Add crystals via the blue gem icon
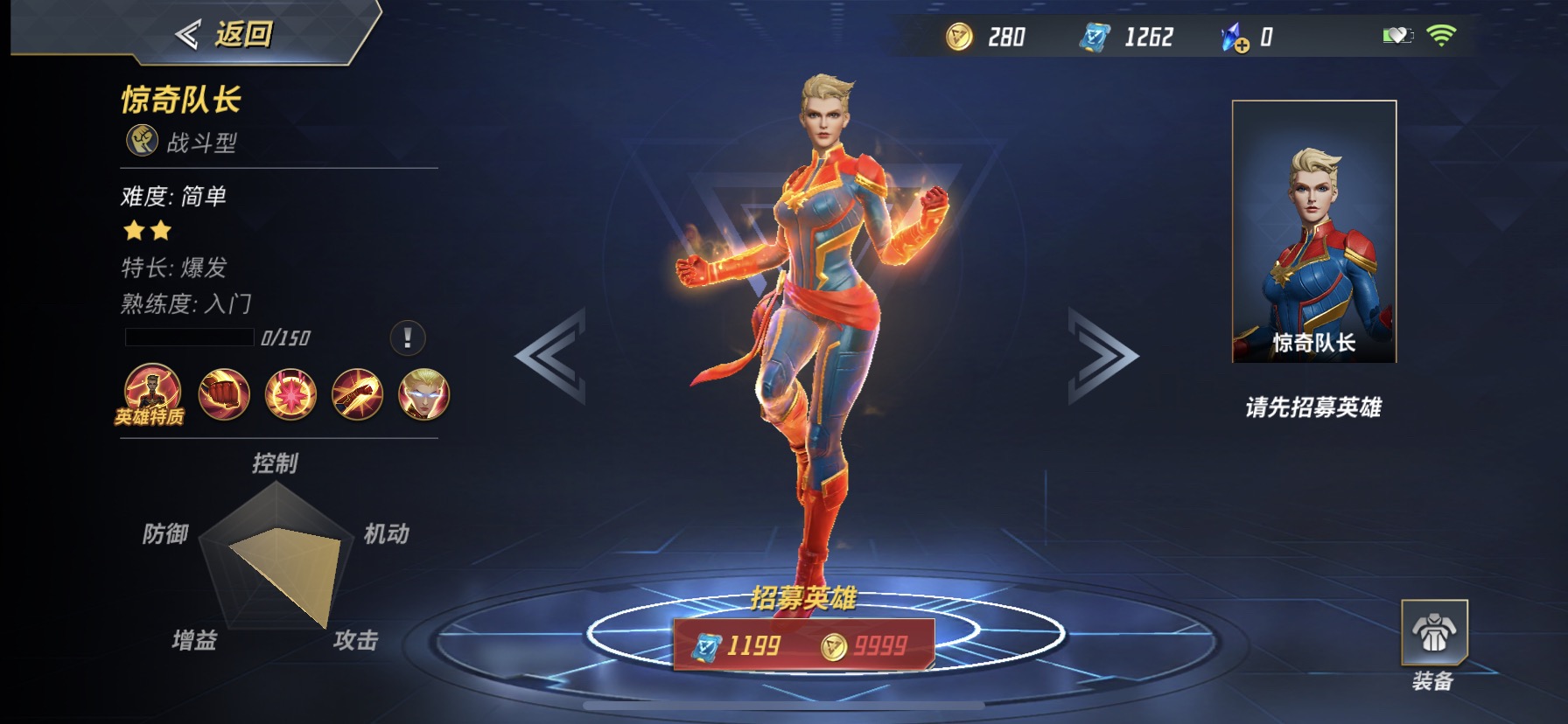Image resolution: width=1568 pixels, height=724 pixels. [1235, 38]
